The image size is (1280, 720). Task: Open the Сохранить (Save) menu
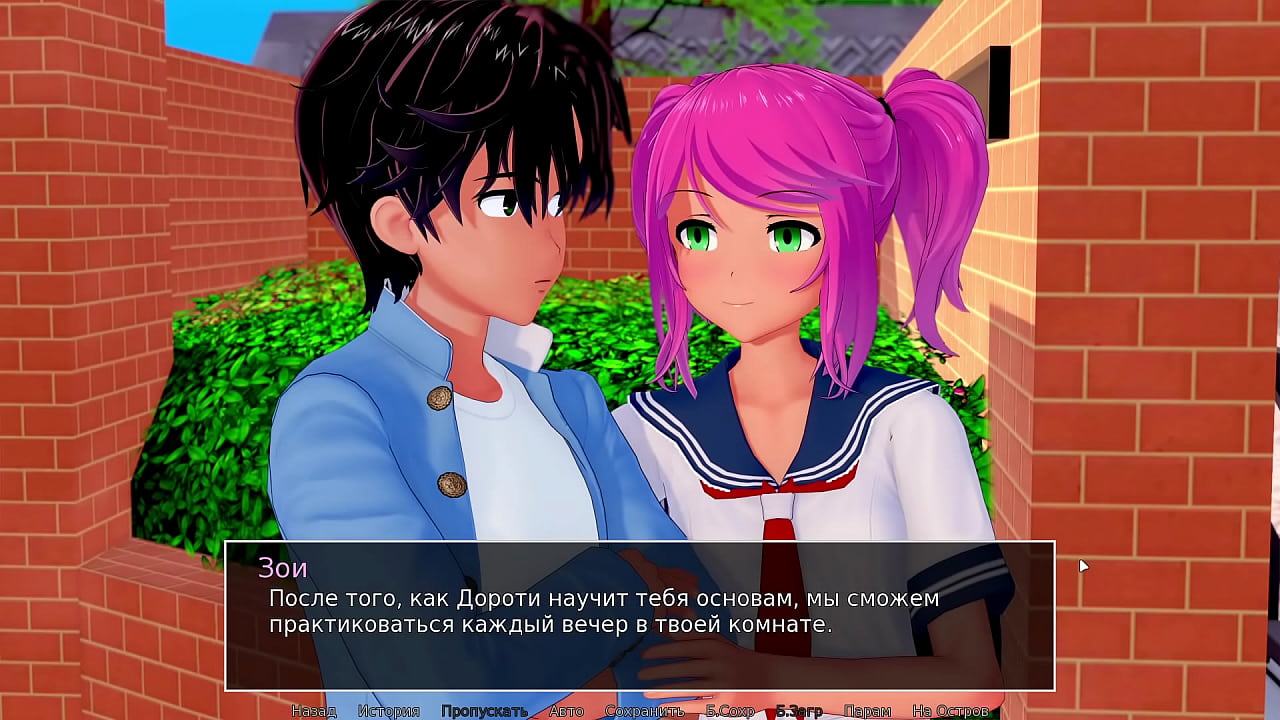(x=644, y=711)
